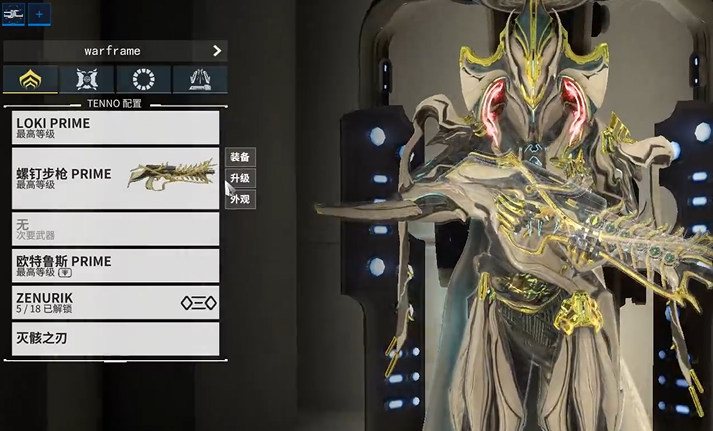Select the LOKI PRIME warframe slot

coord(116,127)
